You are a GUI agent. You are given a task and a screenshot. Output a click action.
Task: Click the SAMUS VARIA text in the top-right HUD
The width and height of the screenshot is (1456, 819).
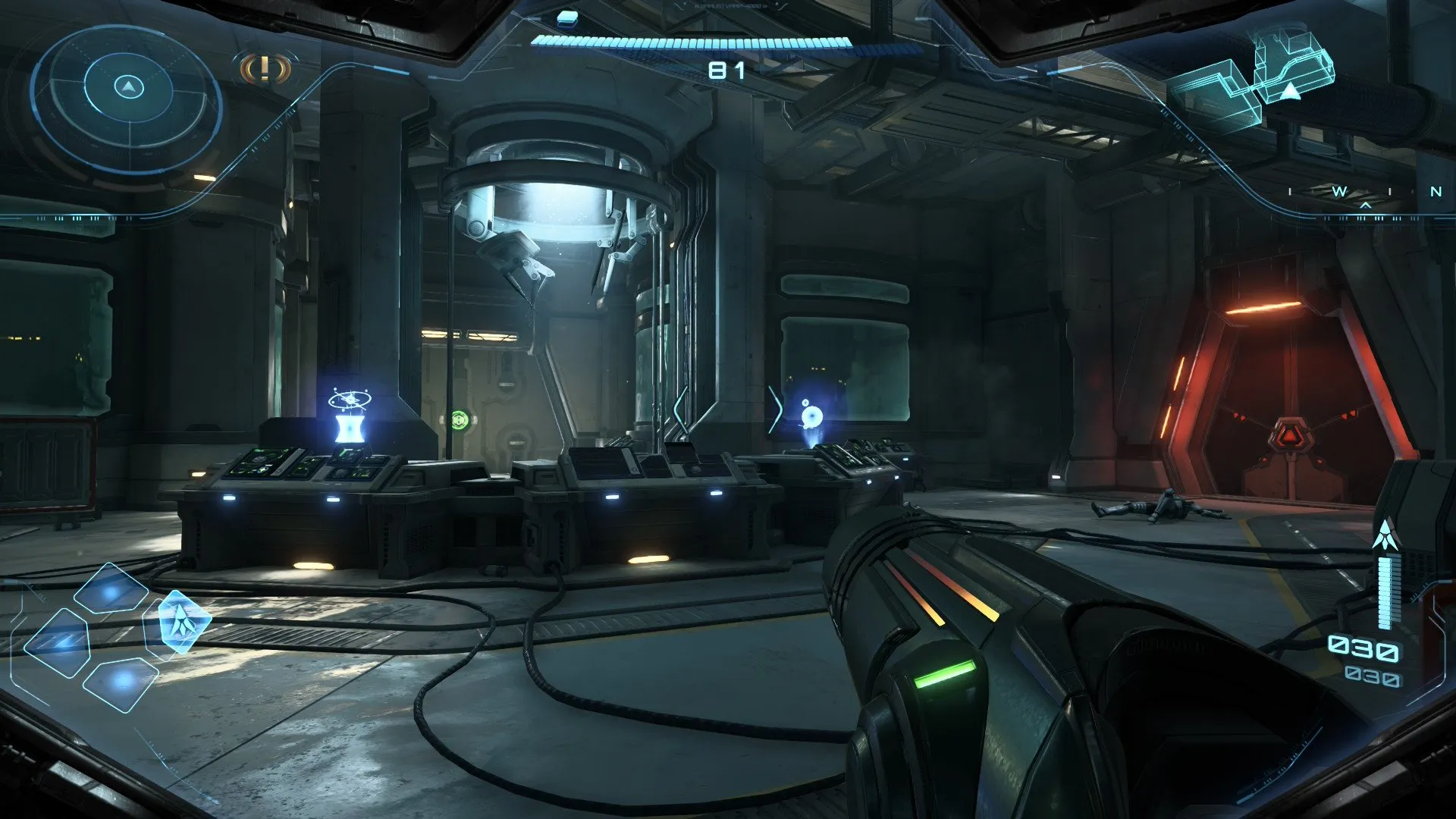pos(730,6)
